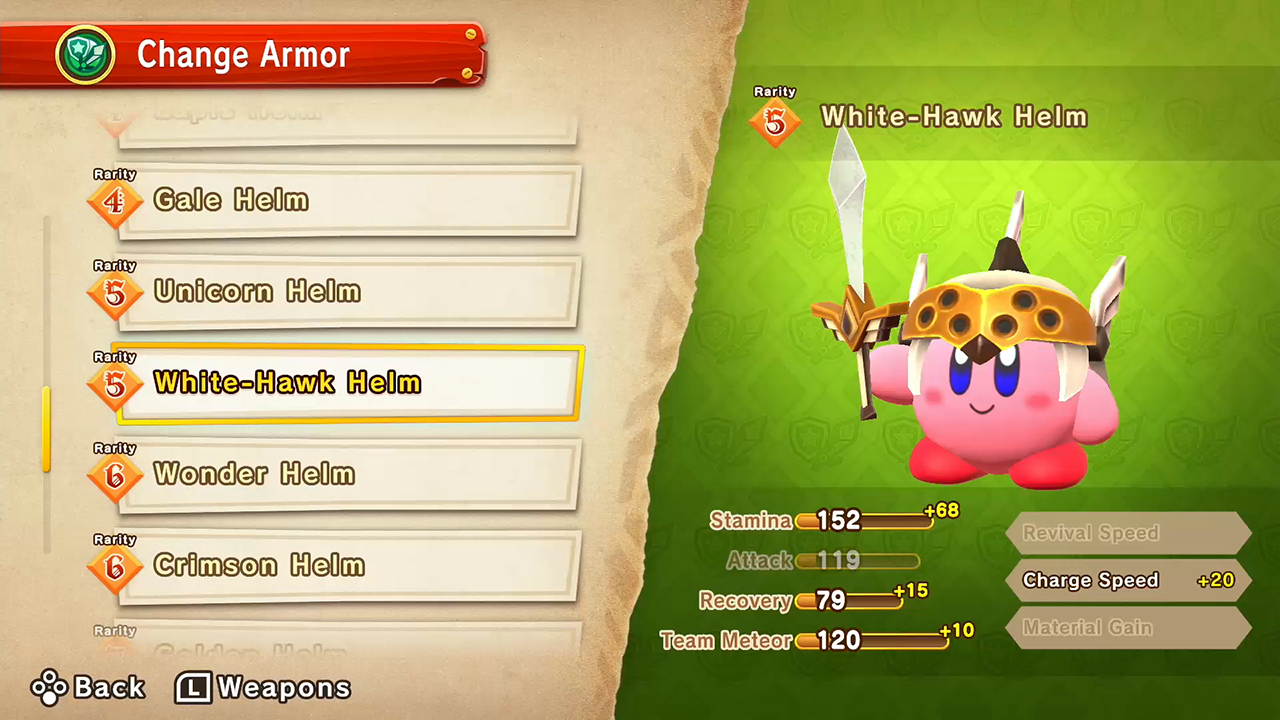Click the green emblem icon on the Change Armor banner

pos(86,55)
